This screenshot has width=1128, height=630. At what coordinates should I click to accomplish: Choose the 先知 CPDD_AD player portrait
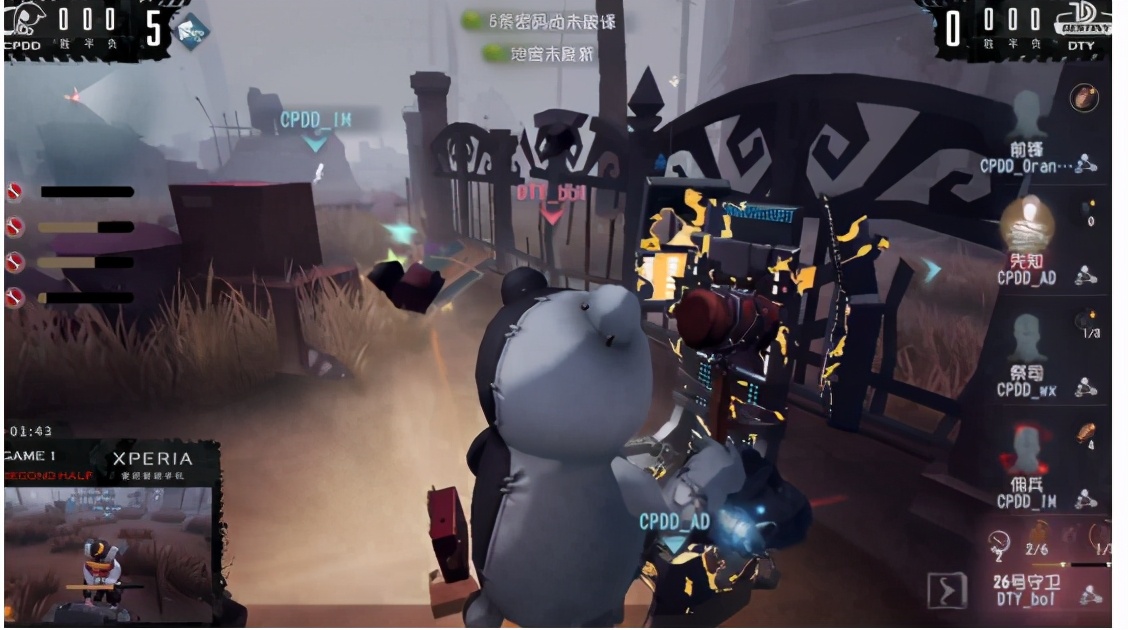pos(1027,222)
